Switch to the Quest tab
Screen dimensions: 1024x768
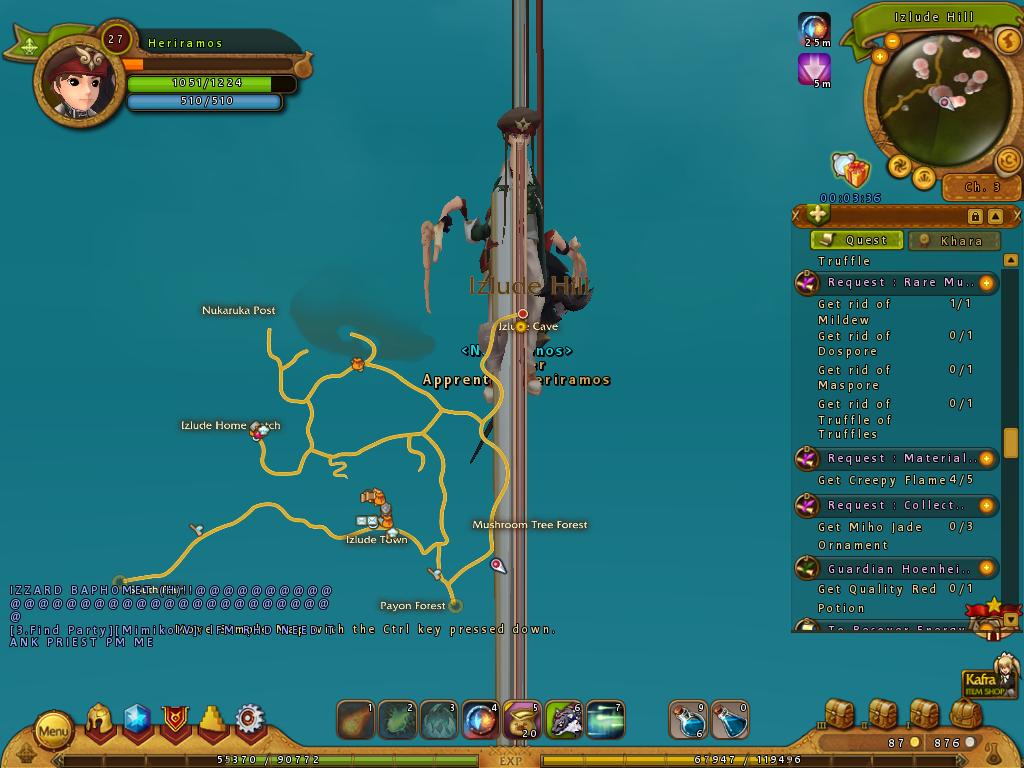tap(856, 240)
